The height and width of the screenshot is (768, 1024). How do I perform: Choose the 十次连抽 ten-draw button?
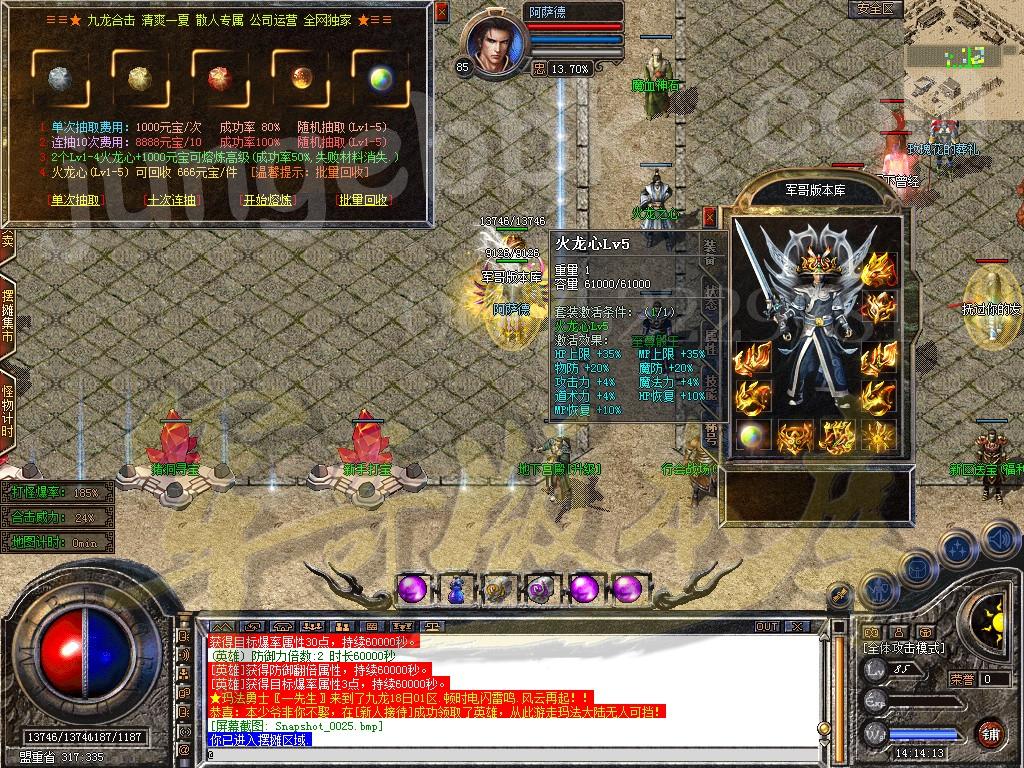172,200
